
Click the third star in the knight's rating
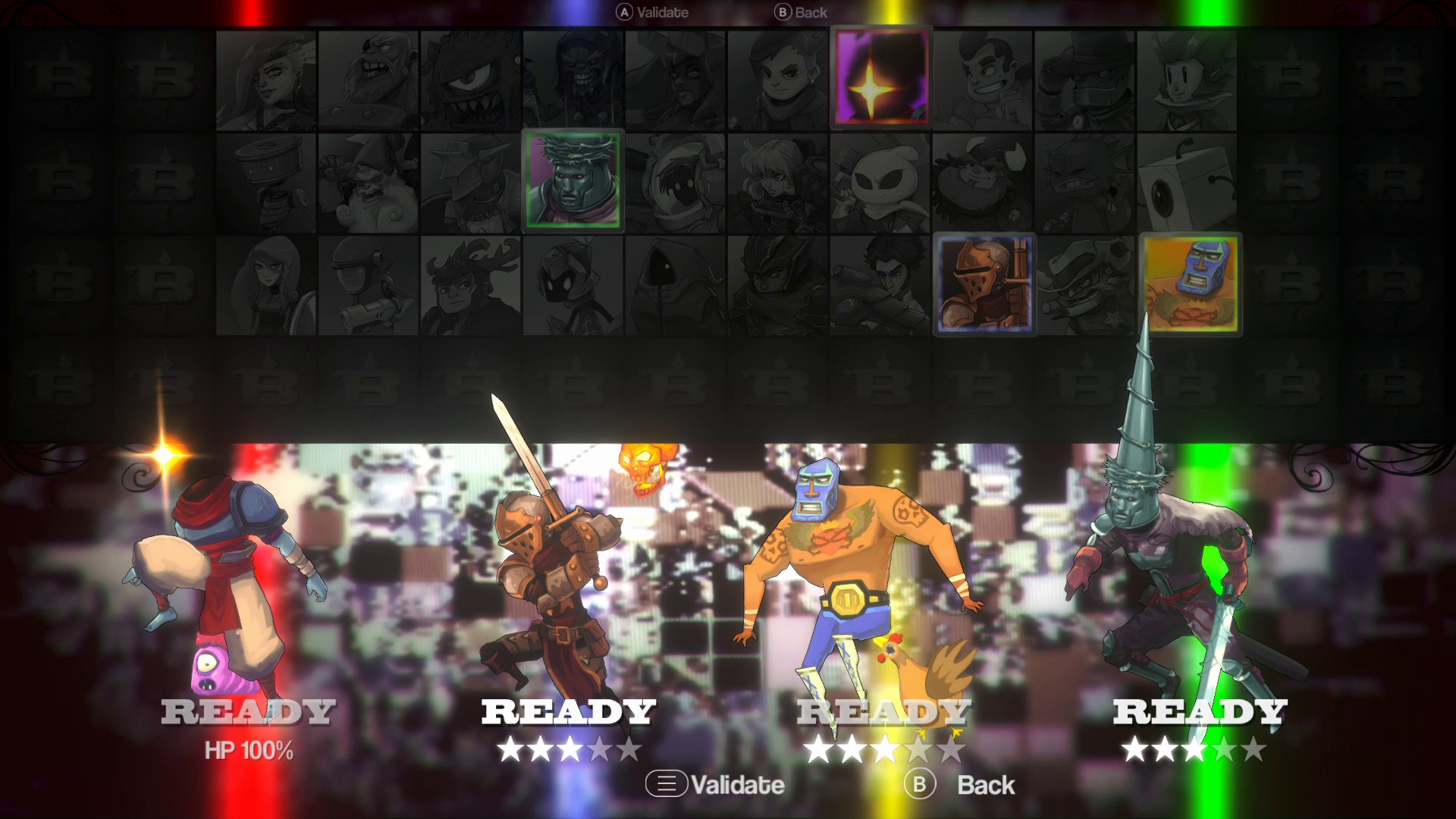pos(570,748)
